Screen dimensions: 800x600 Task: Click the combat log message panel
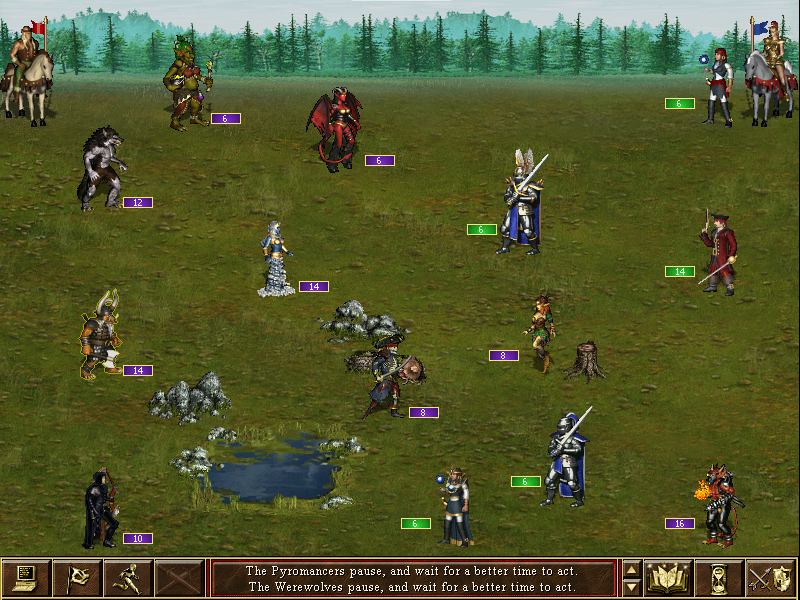[x=412, y=578]
